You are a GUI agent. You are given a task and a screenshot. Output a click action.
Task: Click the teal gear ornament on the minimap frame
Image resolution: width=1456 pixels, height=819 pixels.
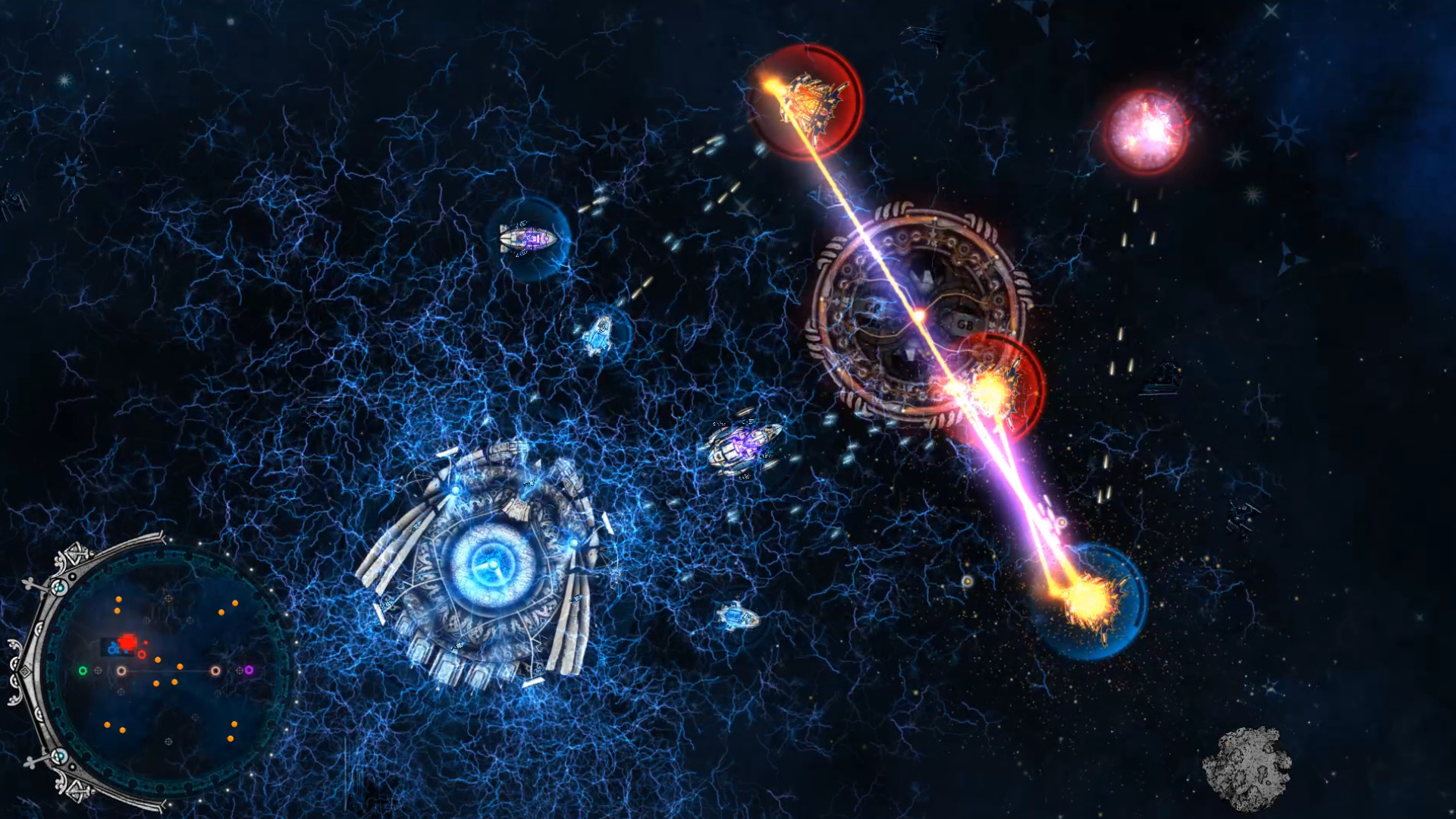[59, 587]
